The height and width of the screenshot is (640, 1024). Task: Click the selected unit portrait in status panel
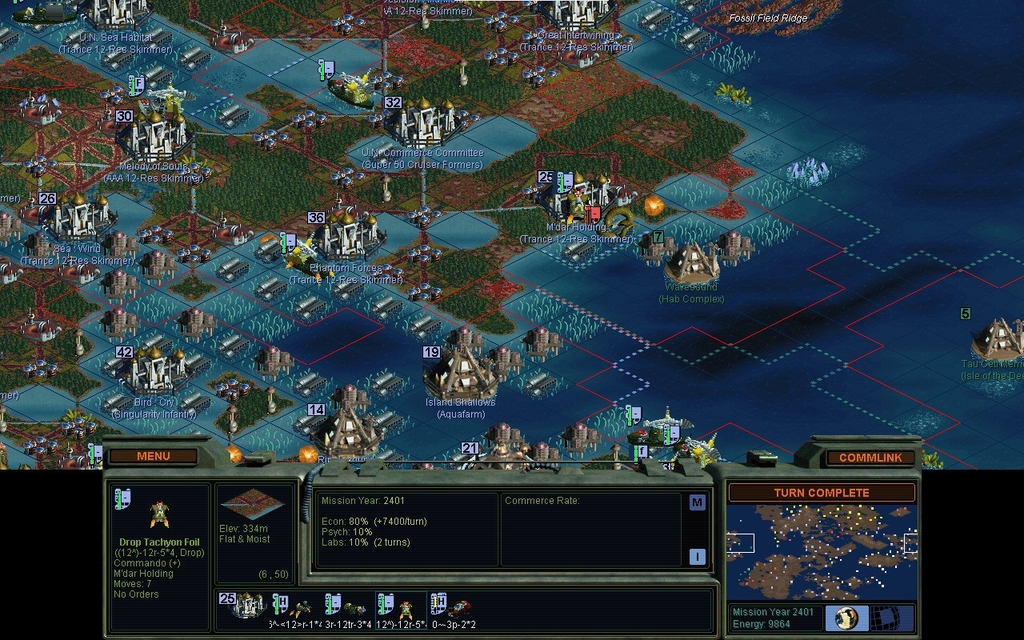tap(159, 513)
